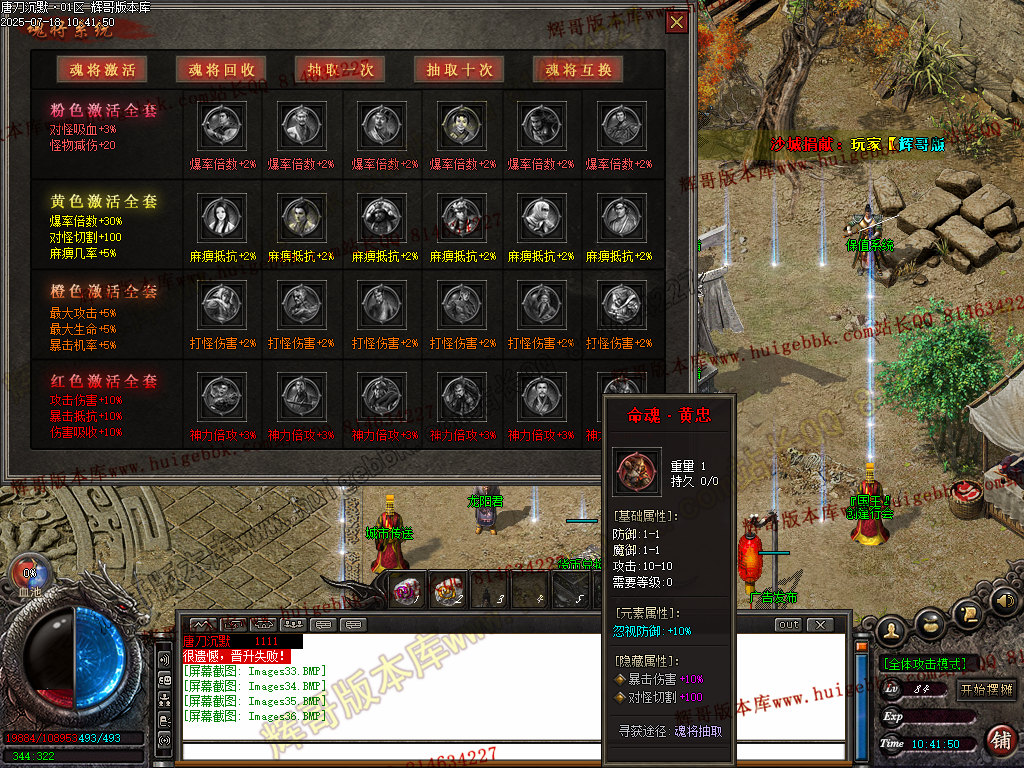Image resolution: width=1024 pixels, height=768 pixels.
Task: Select the first yellow set general portrait
Action: pos(221,216)
